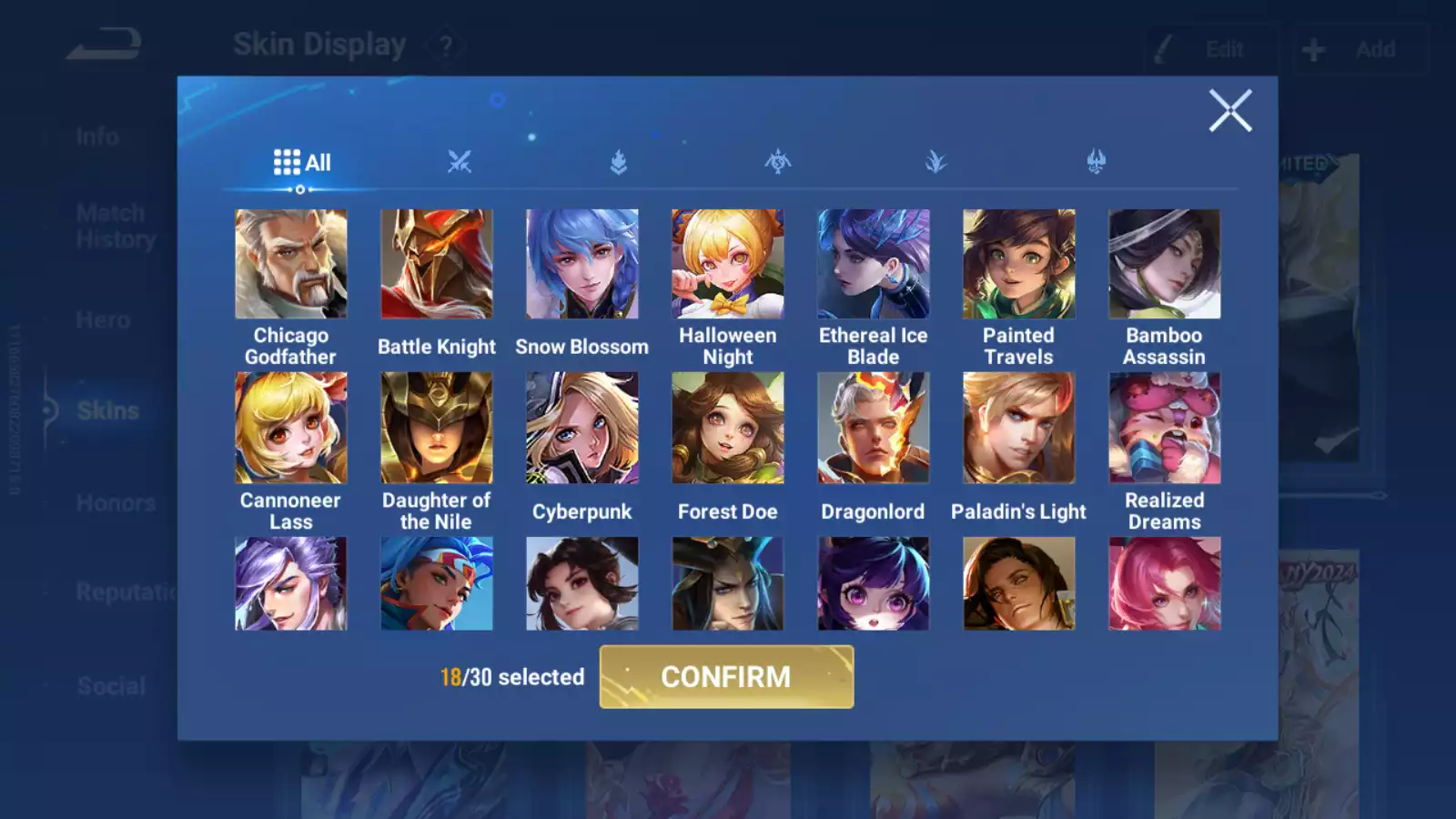Close the skin selection popup
Image resolution: width=1456 pixels, height=819 pixels.
[1229, 111]
